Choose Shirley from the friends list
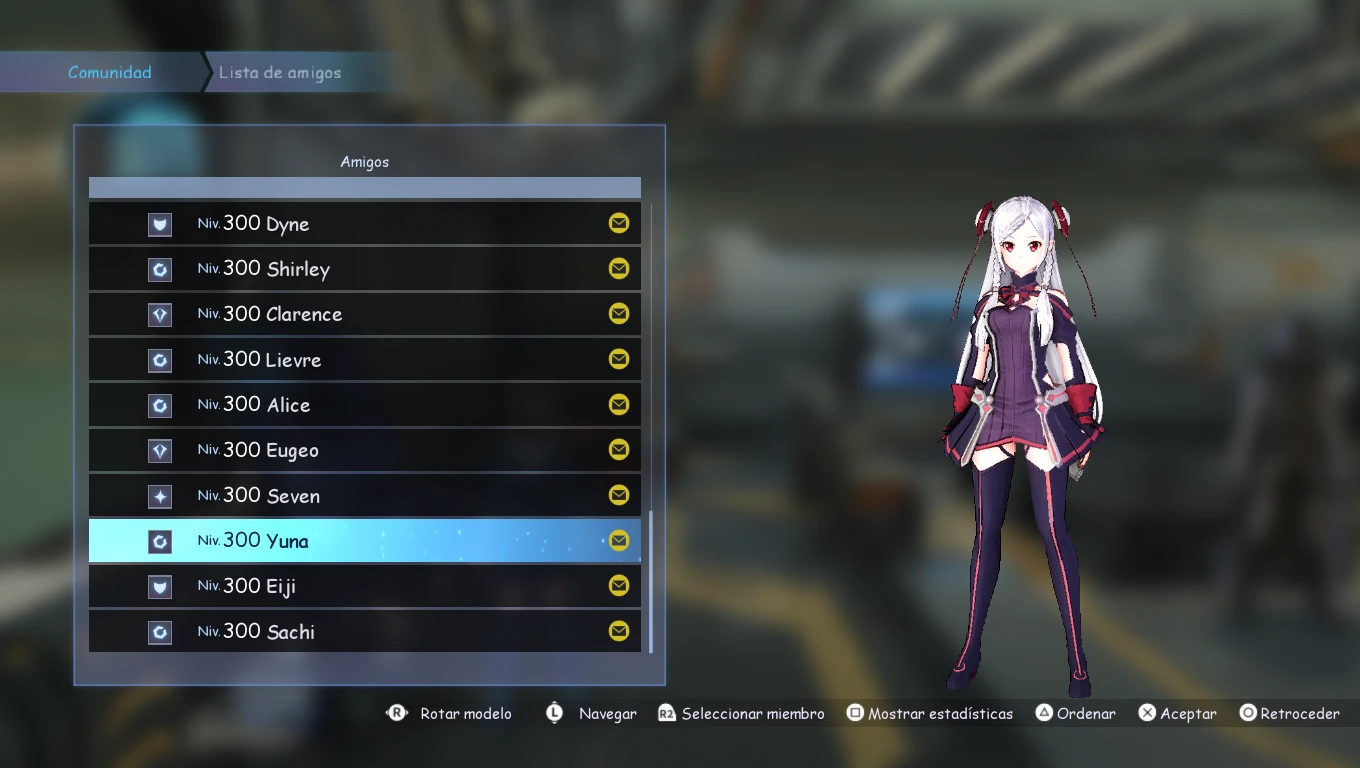This screenshot has width=1360, height=768. (x=364, y=269)
